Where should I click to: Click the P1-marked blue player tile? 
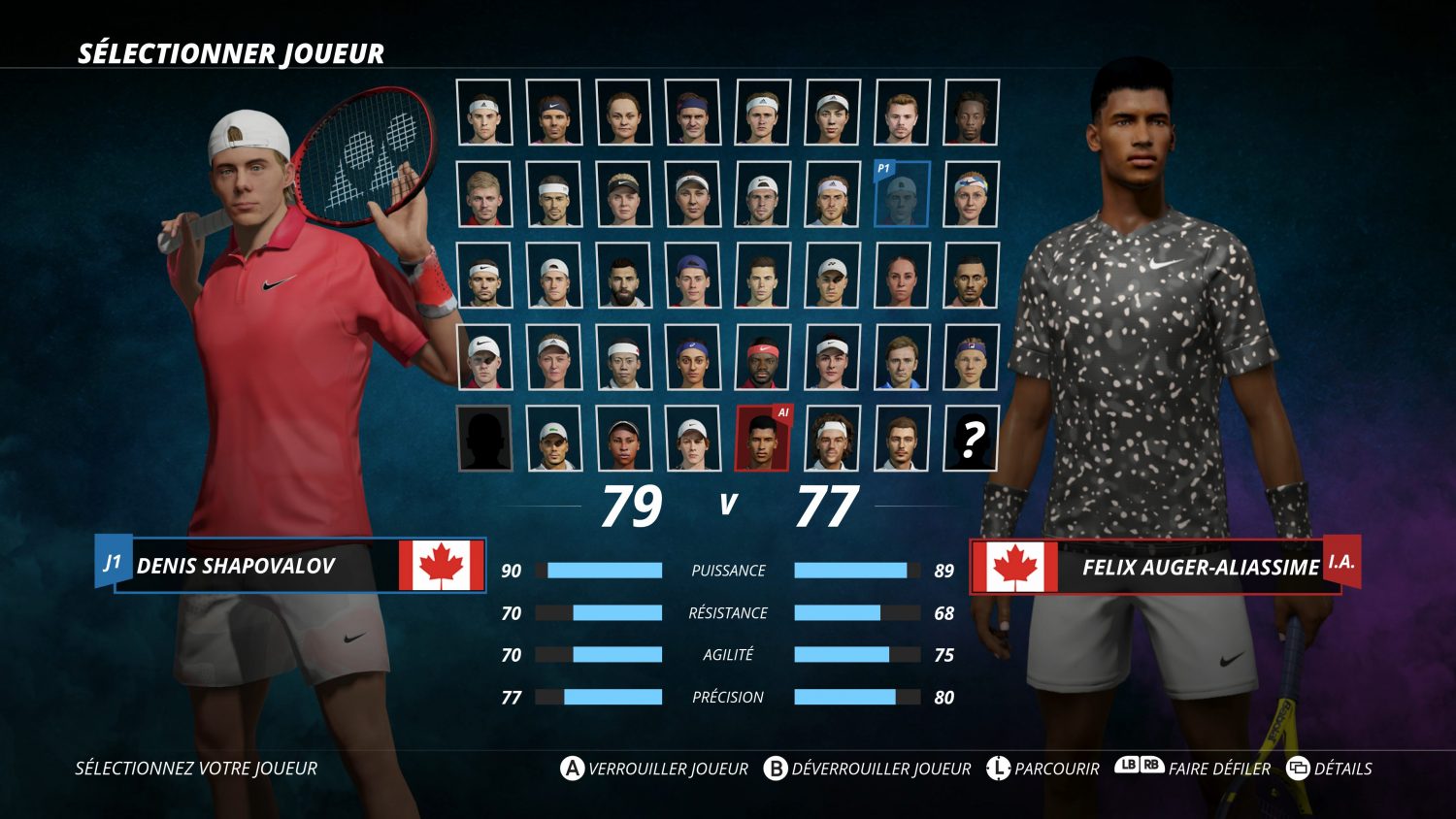(902, 194)
